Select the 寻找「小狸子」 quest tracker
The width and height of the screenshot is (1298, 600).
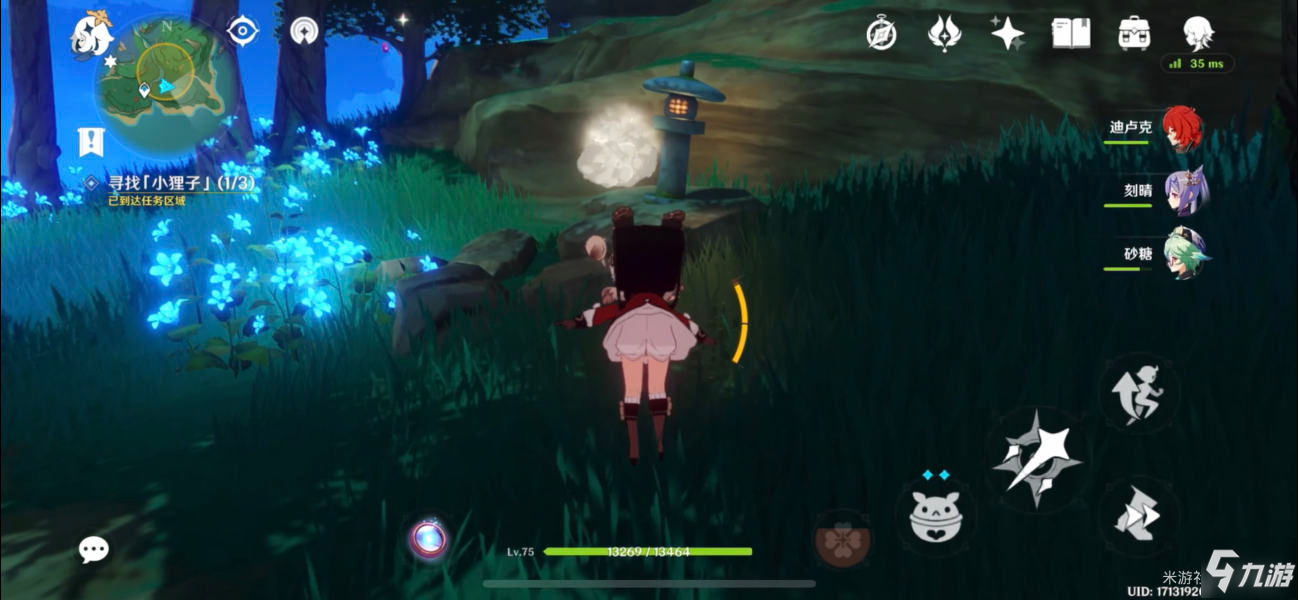180,183
